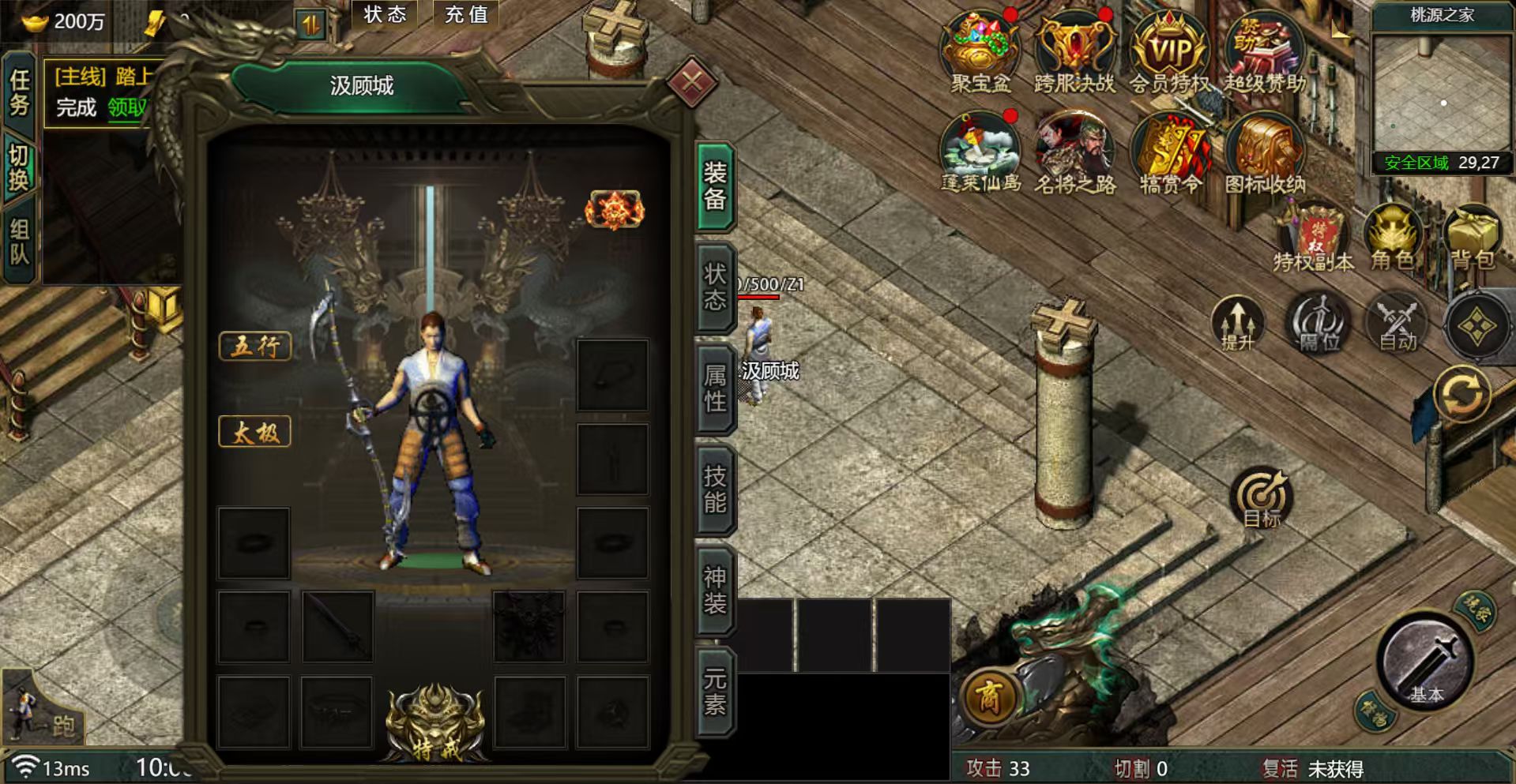Open the 充值 recharge button
The image size is (1516, 784).
[x=466, y=14]
